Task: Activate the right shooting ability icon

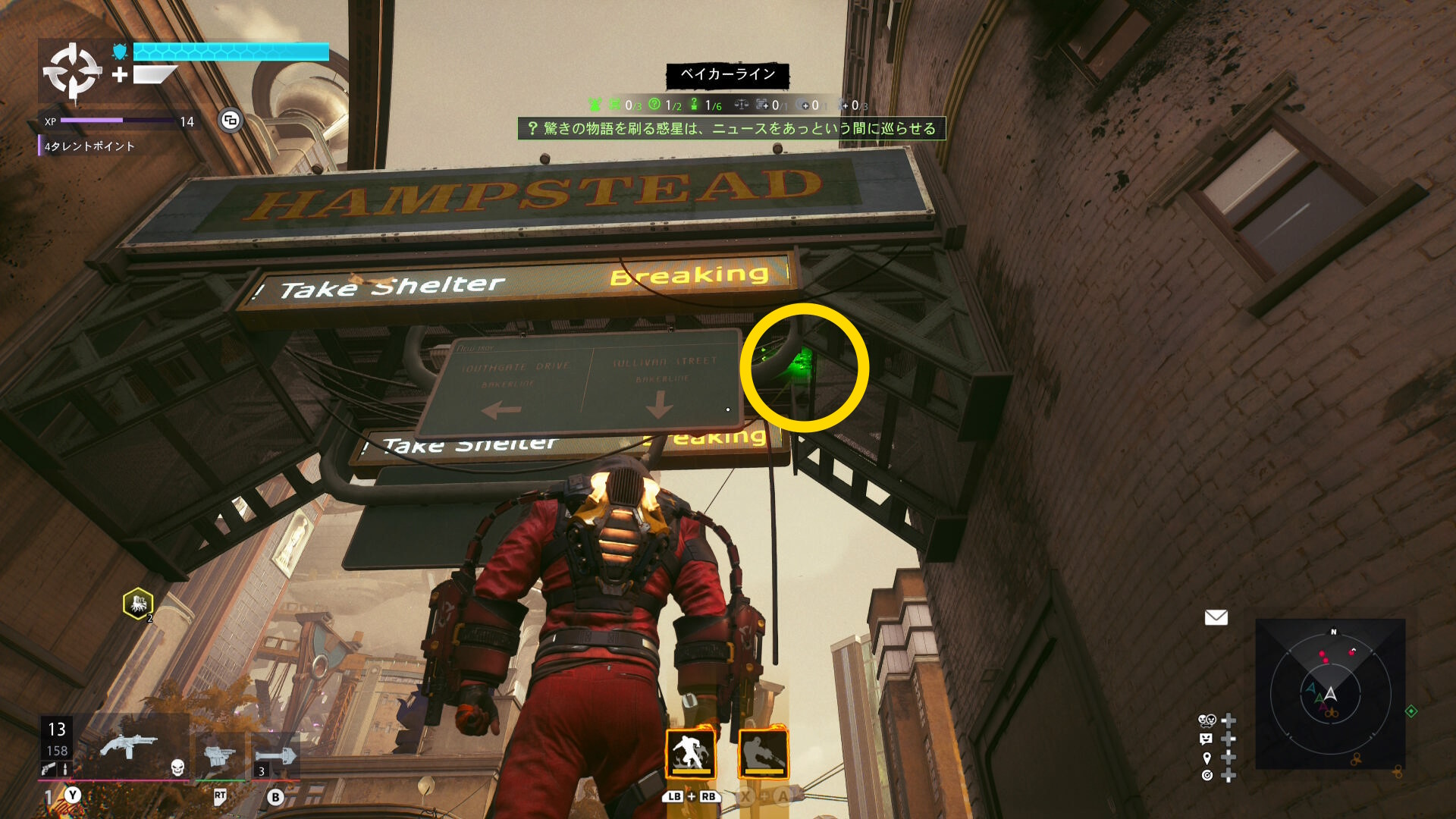Action: pos(763,753)
